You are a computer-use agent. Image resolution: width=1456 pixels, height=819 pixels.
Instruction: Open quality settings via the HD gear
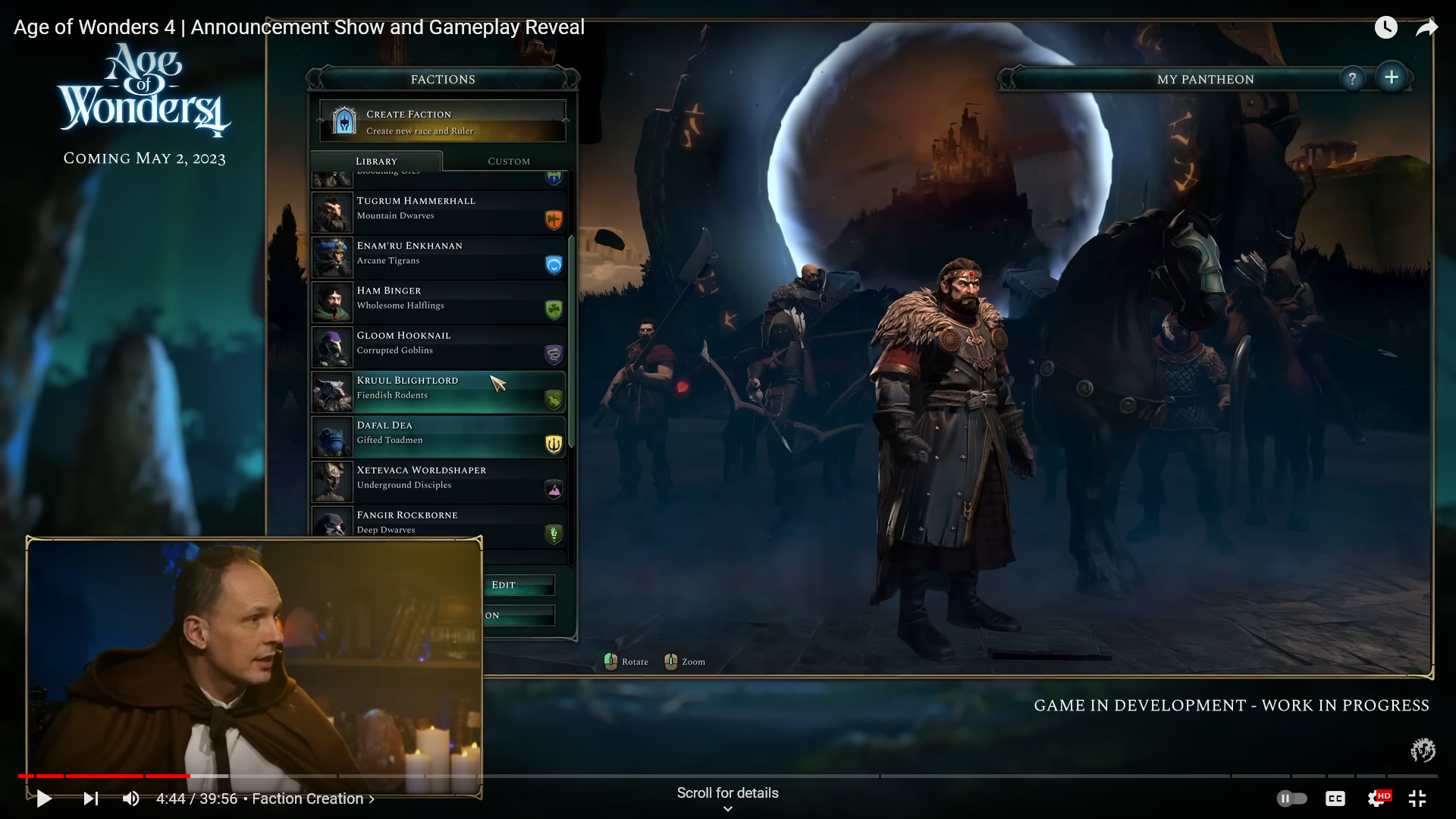coord(1378,799)
